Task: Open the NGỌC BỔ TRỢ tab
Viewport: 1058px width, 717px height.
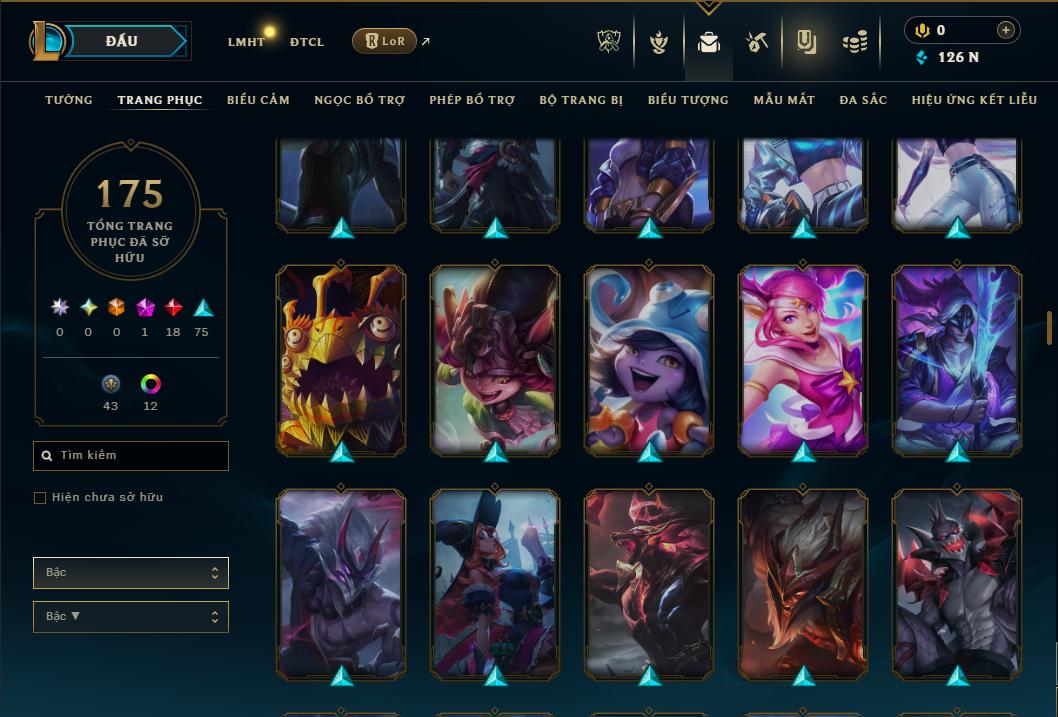Action: [x=359, y=100]
